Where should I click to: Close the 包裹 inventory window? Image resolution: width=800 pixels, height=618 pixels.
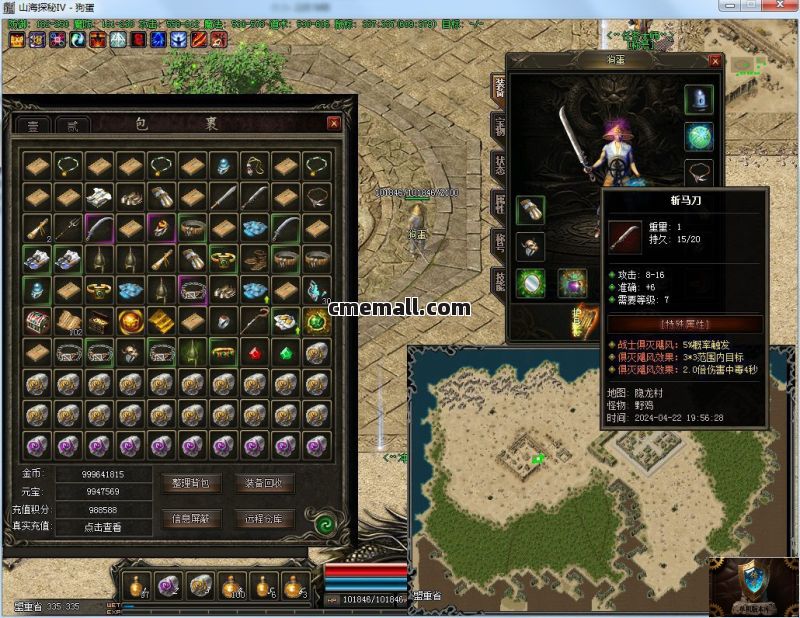point(334,123)
